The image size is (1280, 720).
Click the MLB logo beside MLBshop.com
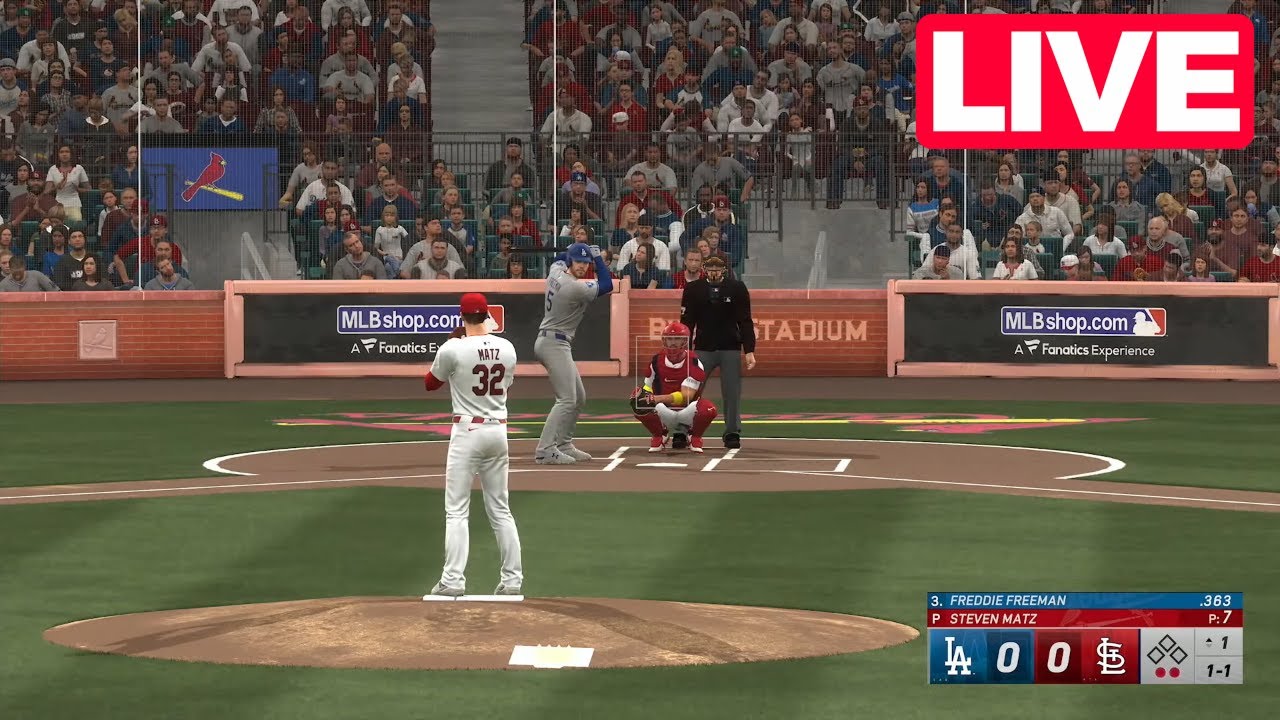[x=1141, y=322]
